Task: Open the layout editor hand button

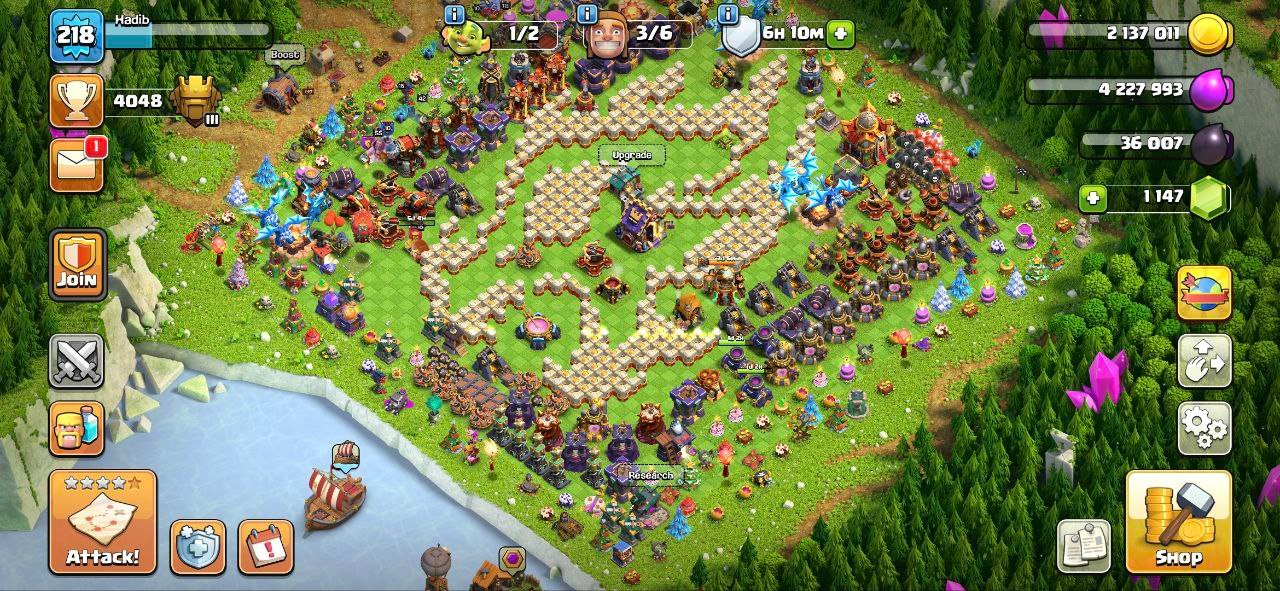Action: [1204, 361]
